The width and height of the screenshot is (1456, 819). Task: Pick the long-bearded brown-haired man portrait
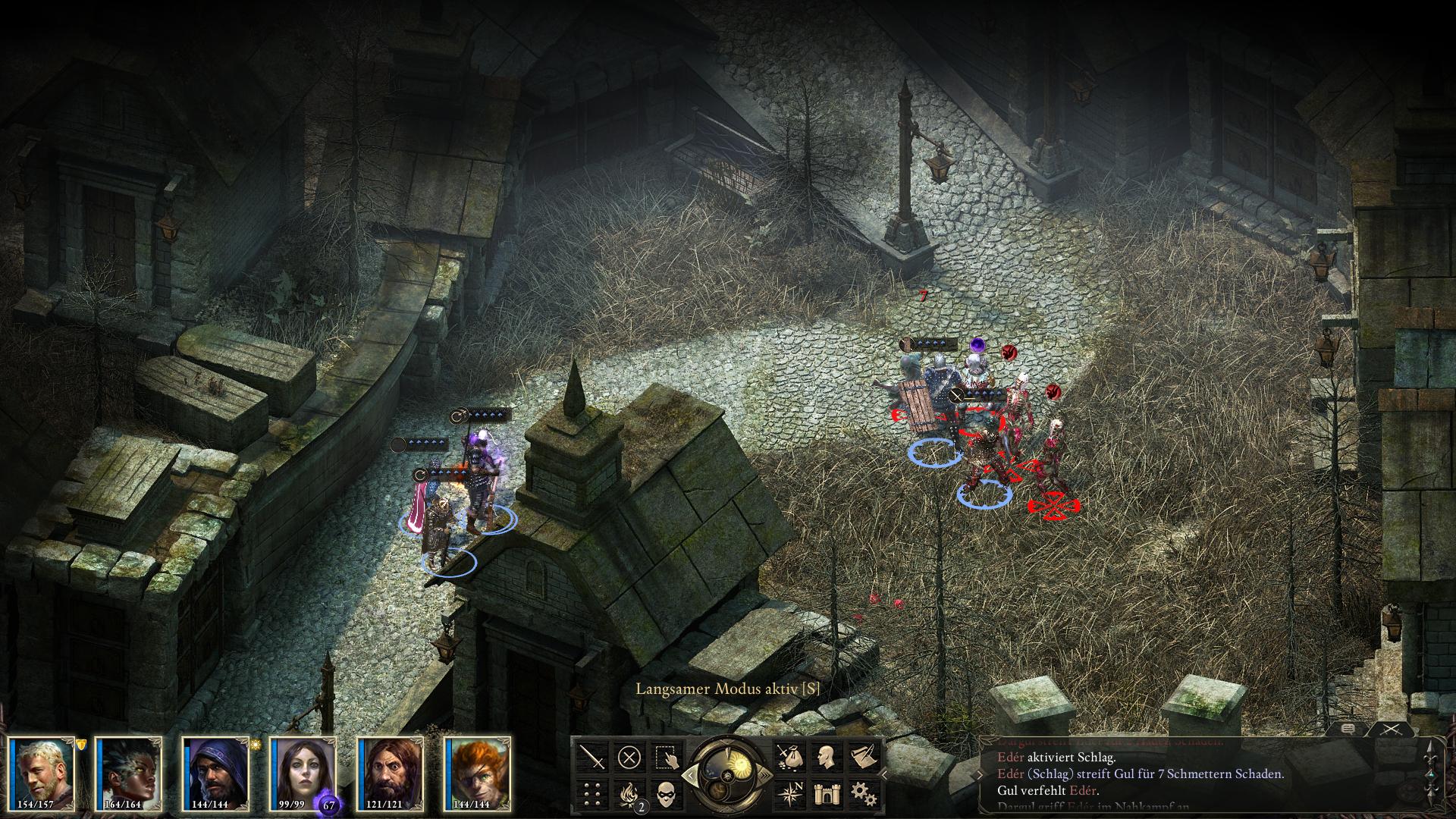click(391, 772)
